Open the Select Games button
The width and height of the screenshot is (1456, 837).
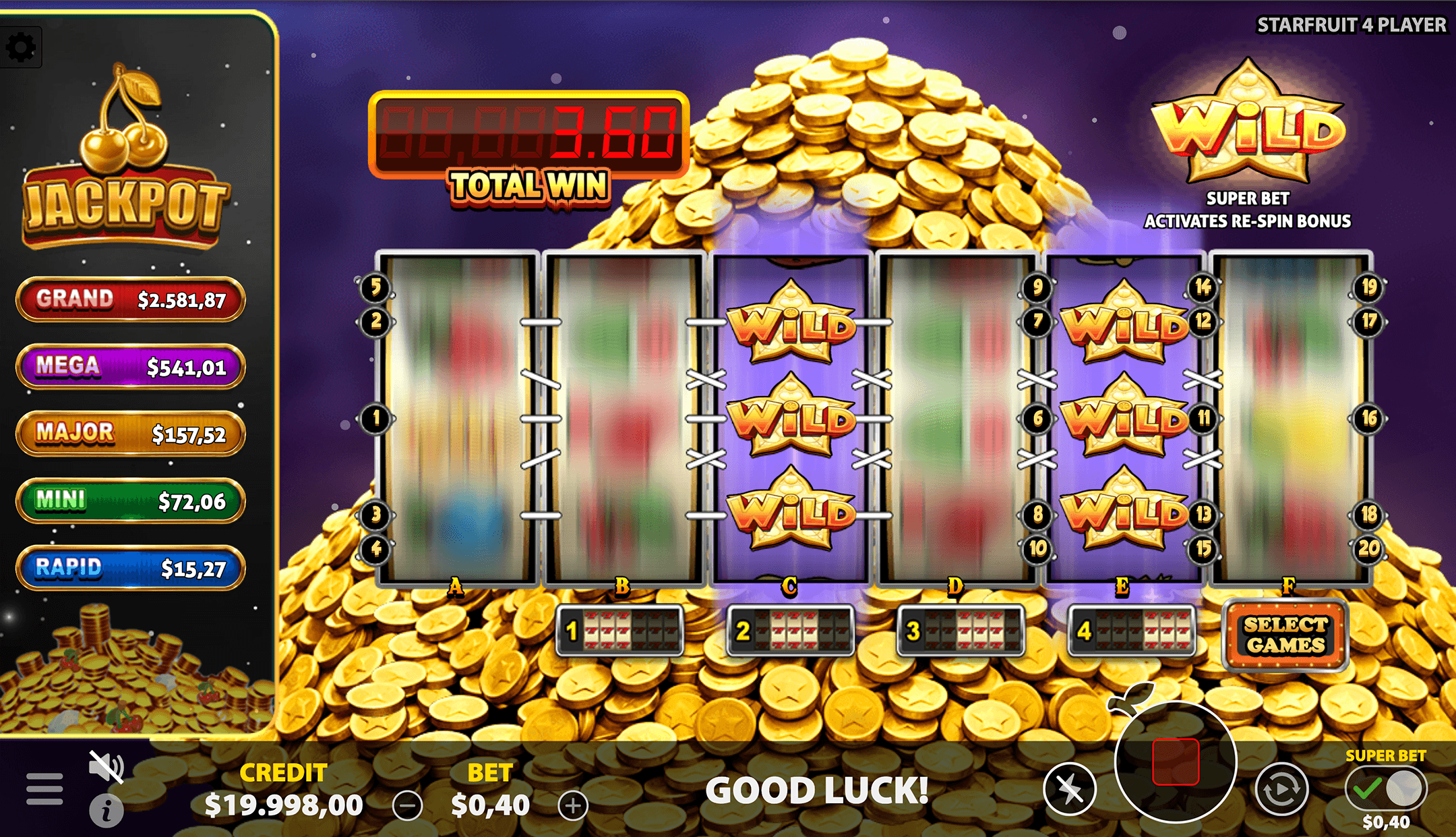point(1285,635)
